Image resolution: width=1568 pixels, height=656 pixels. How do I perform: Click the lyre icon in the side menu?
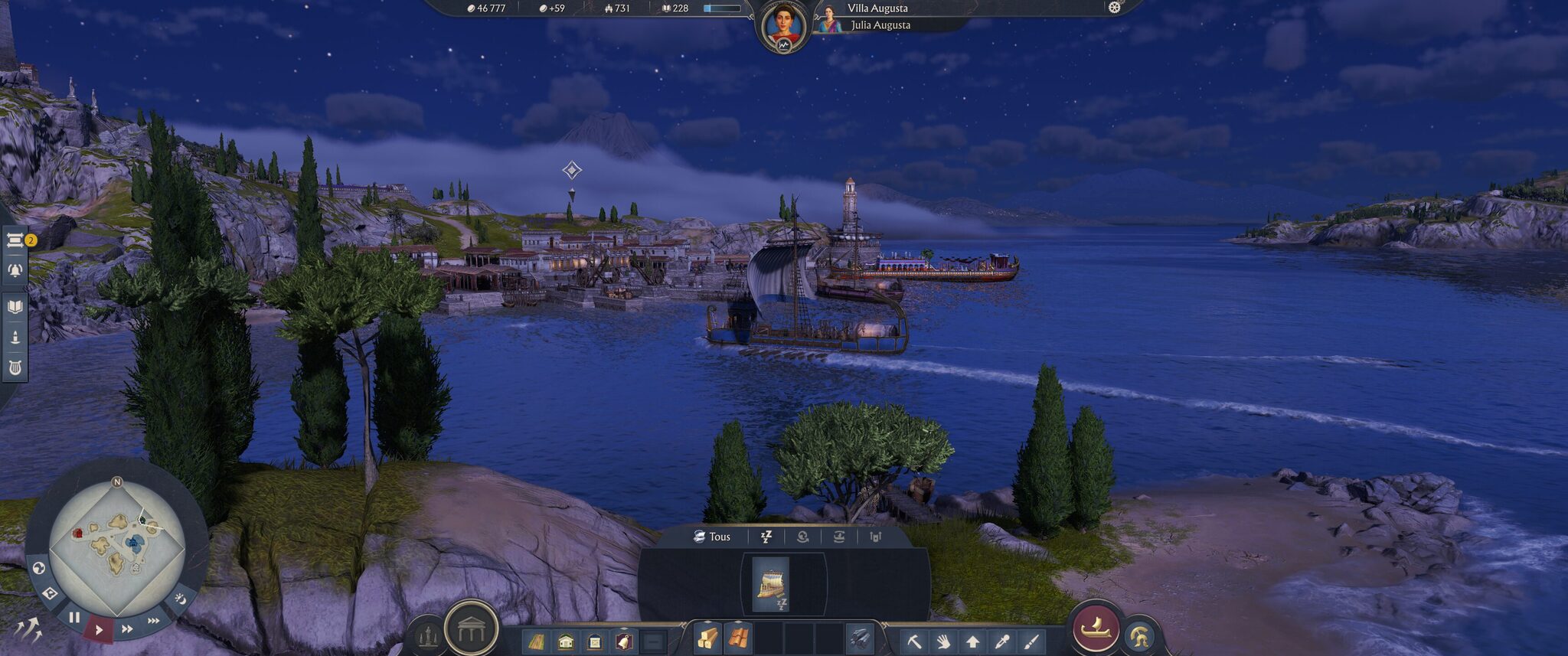click(x=15, y=367)
